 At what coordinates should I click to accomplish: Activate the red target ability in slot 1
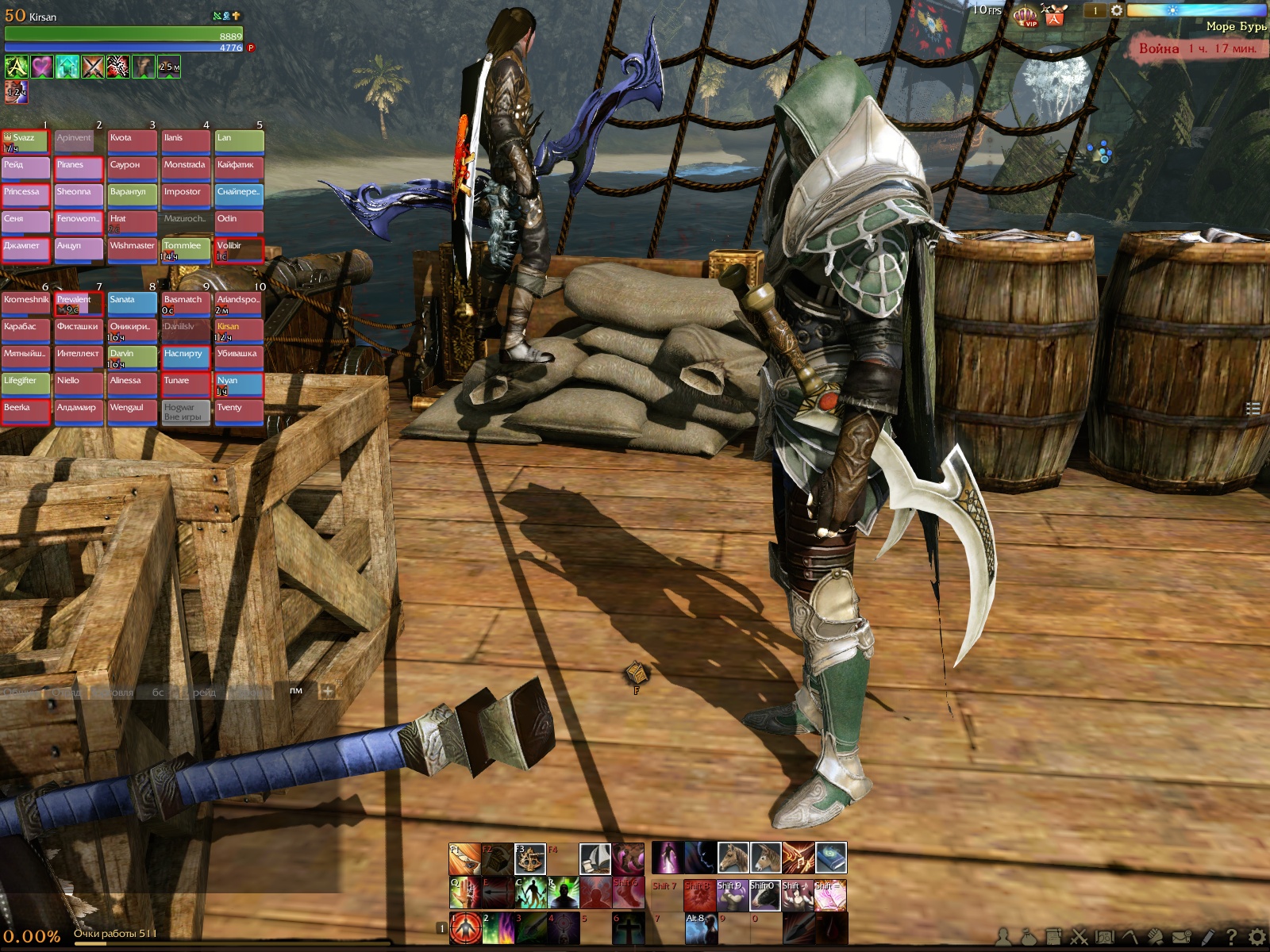466,928
